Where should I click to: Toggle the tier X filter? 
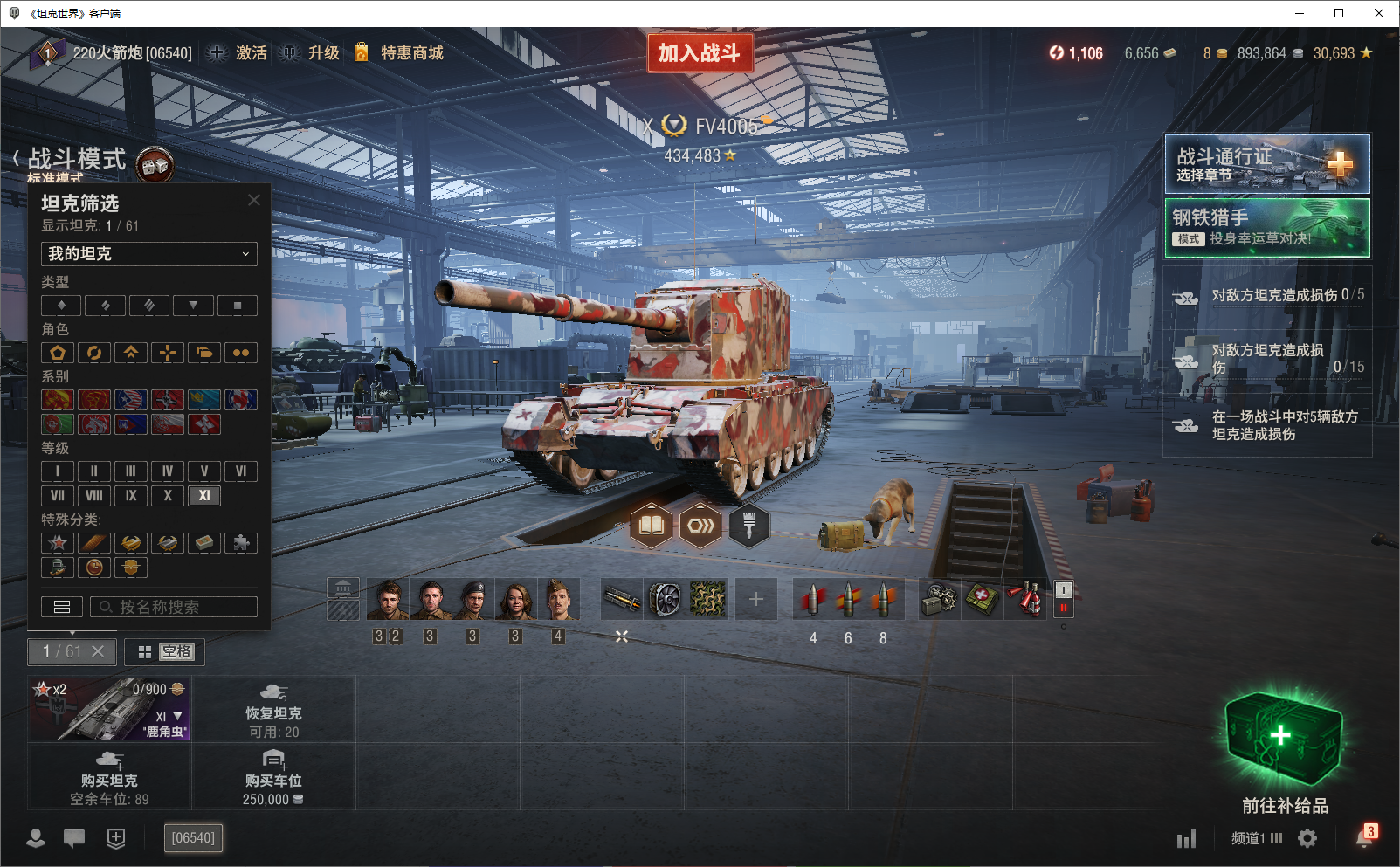tap(168, 496)
